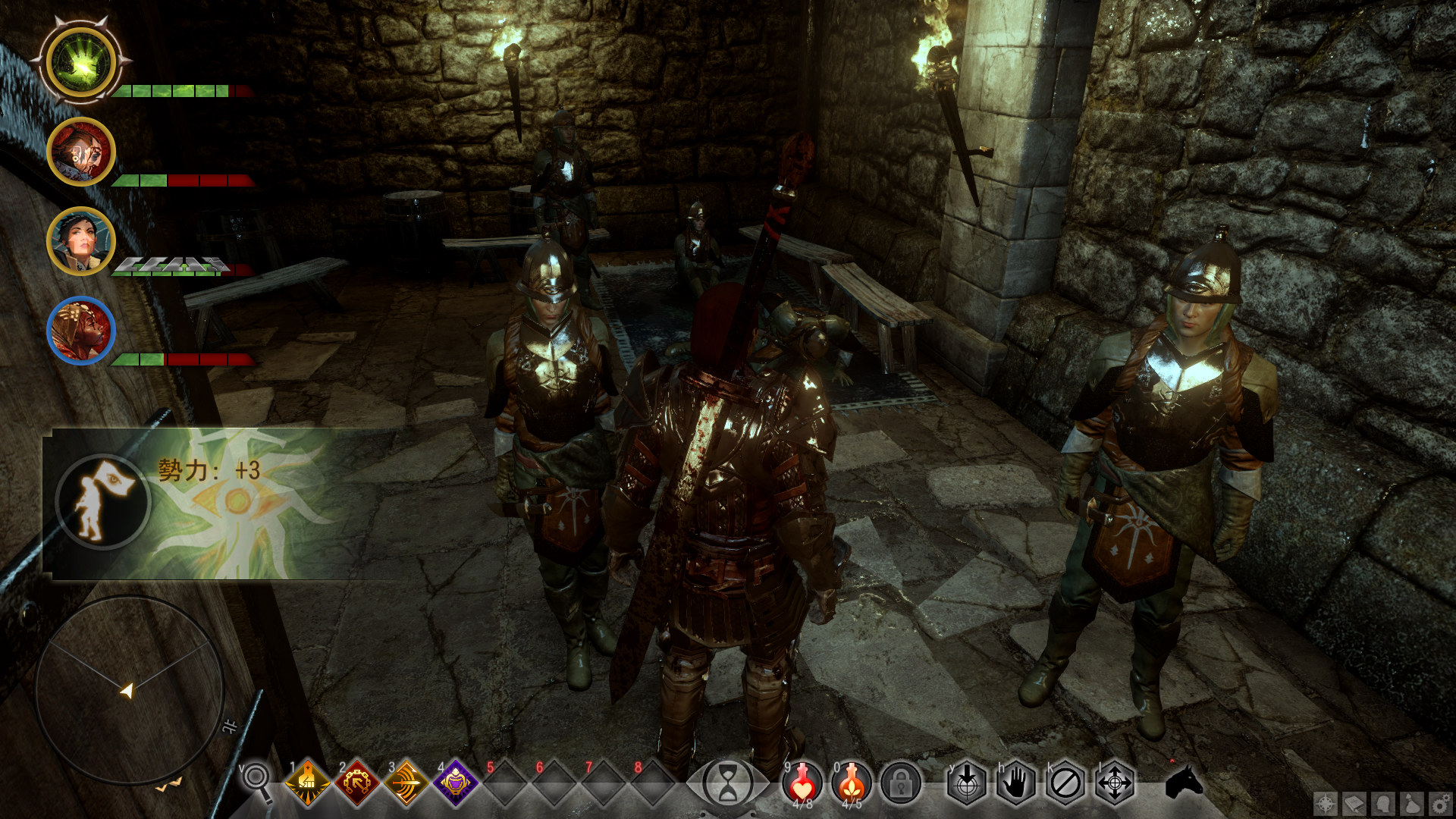Use the purple armor ability in slot 4
This screenshot has width=1456, height=819.
click(456, 783)
